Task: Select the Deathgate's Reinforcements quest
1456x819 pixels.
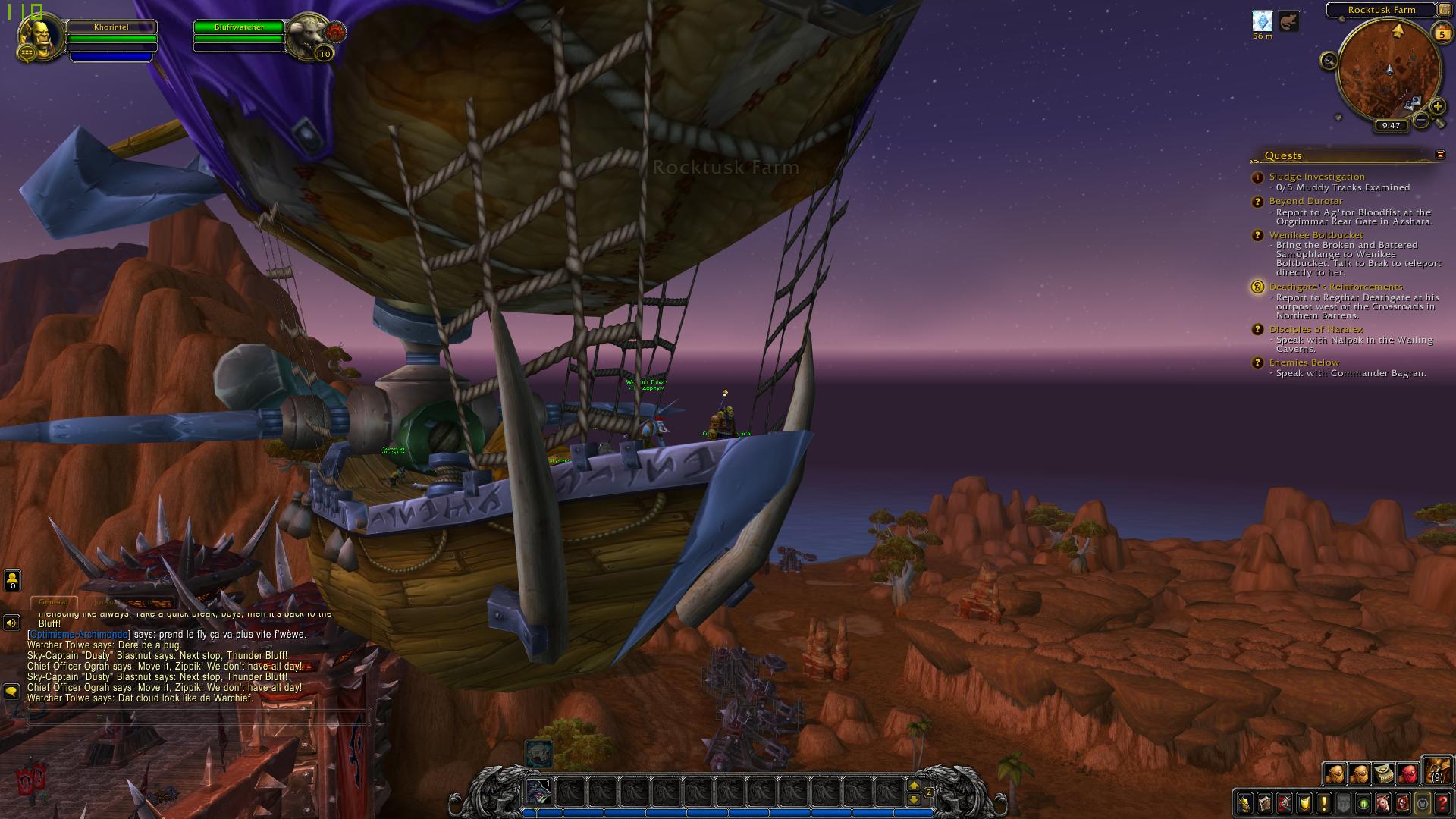Action: click(1335, 287)
